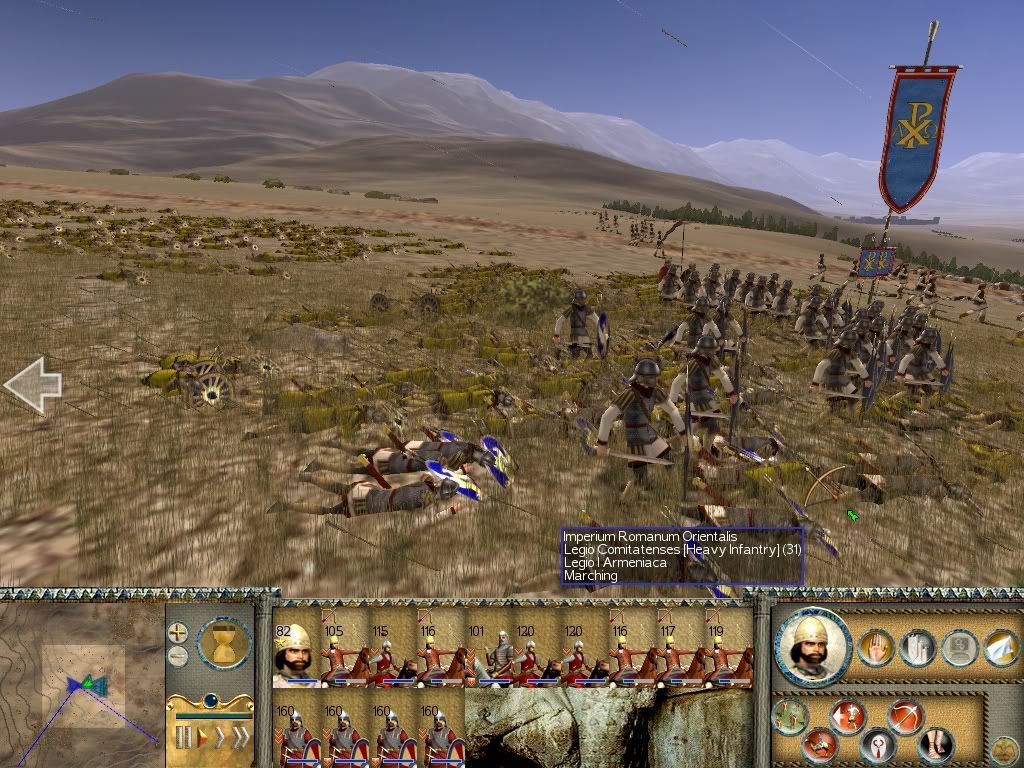Viewport: 1024px width, 768px height.
Task: Toggle the bow fire-at-will button
Action: pos(905,717)
